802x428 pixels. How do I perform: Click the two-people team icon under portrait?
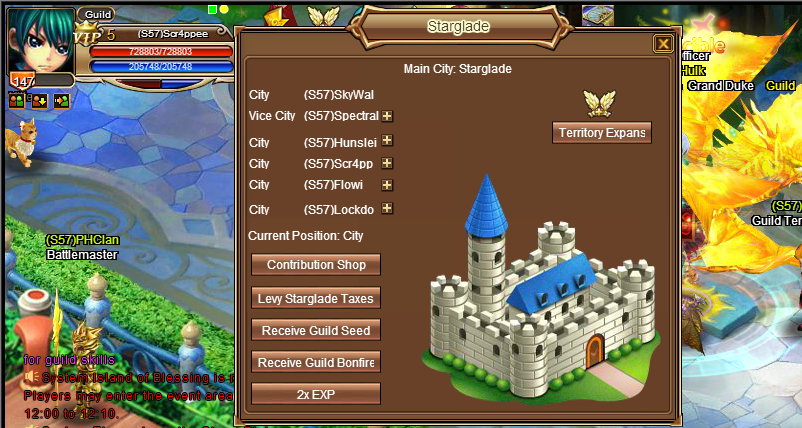[16, 100]
